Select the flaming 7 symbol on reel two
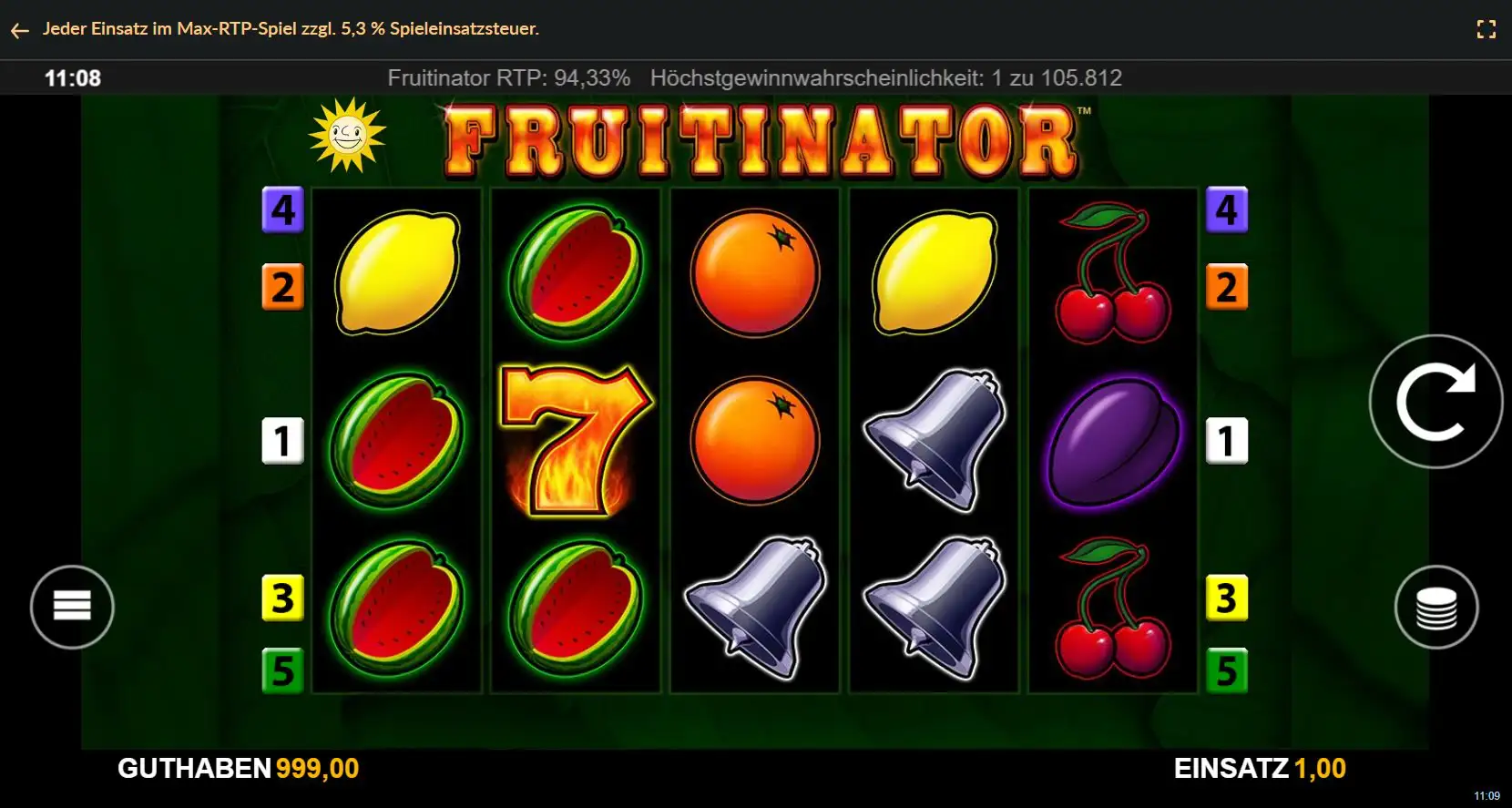 pos(576,440)
